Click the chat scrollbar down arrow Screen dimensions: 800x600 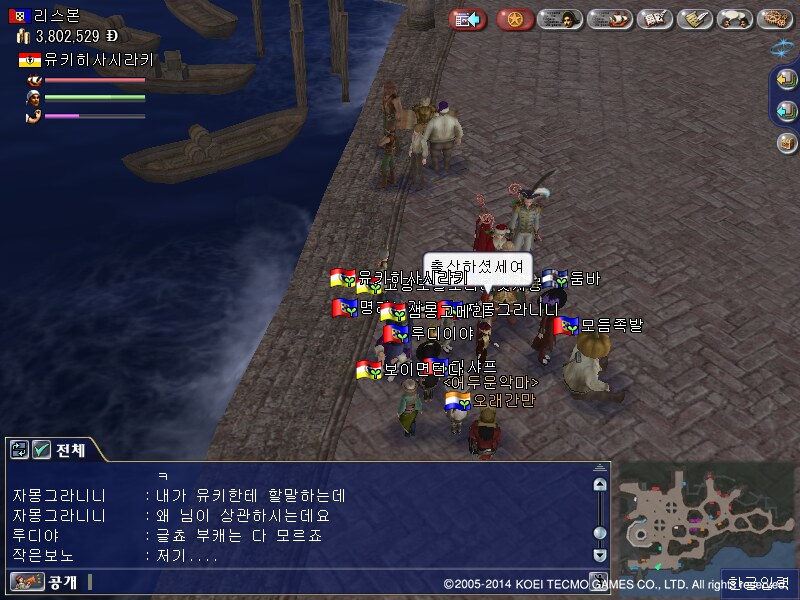click(599, 554)
